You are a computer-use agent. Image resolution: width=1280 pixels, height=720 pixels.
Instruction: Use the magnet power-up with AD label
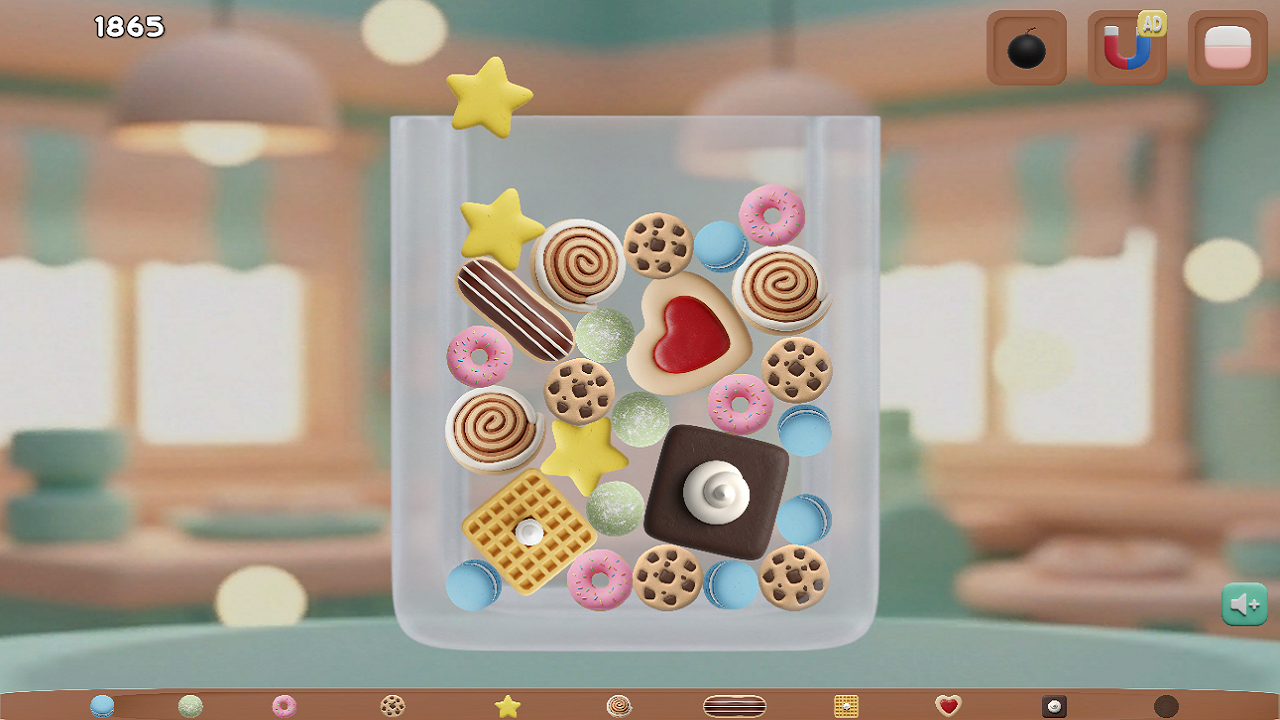[x=1127, y=46]
